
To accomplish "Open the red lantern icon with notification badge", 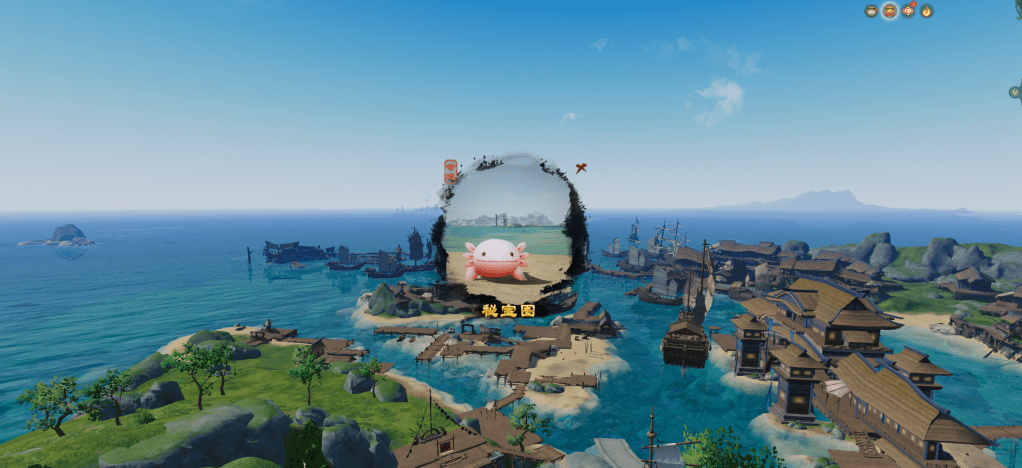I will click(x=908, y=11).
